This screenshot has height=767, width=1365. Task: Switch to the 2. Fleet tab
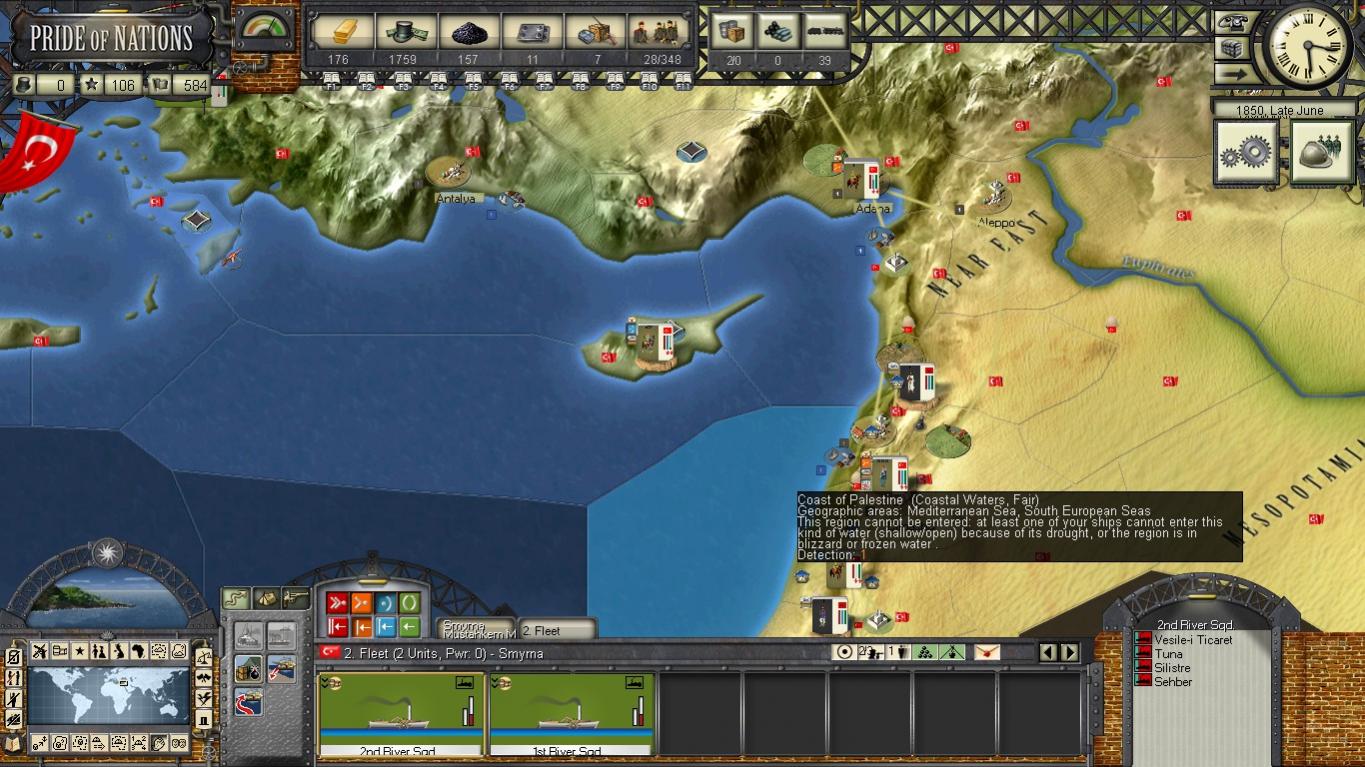pyautogui.click(x=556, y=630)
